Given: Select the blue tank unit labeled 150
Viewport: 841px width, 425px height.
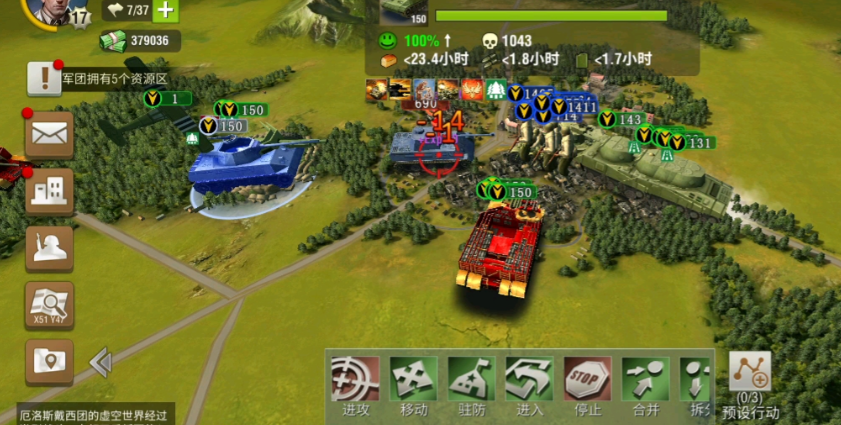Looking at the screenshot, I should pos(245,163).
